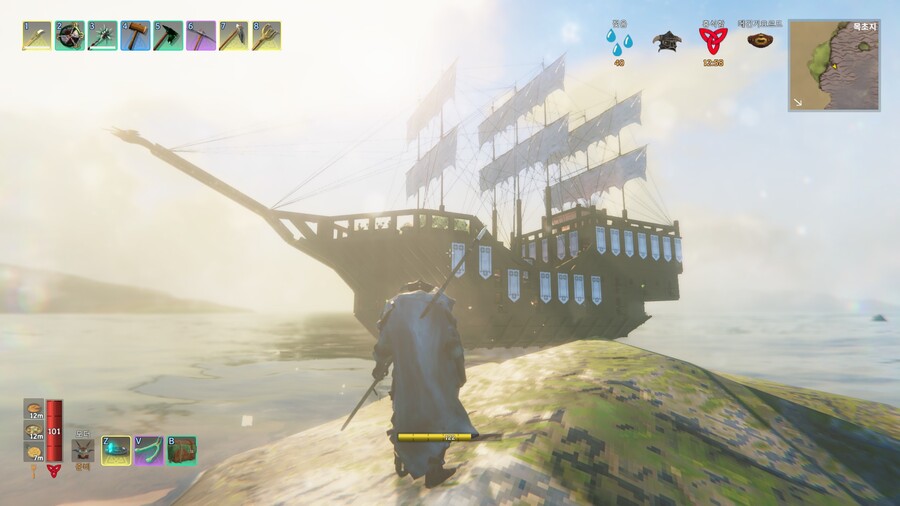Click the wet status water-drops icon
Image resolution: width=900 pixels, height=506 pixels.
pos(619,42)
